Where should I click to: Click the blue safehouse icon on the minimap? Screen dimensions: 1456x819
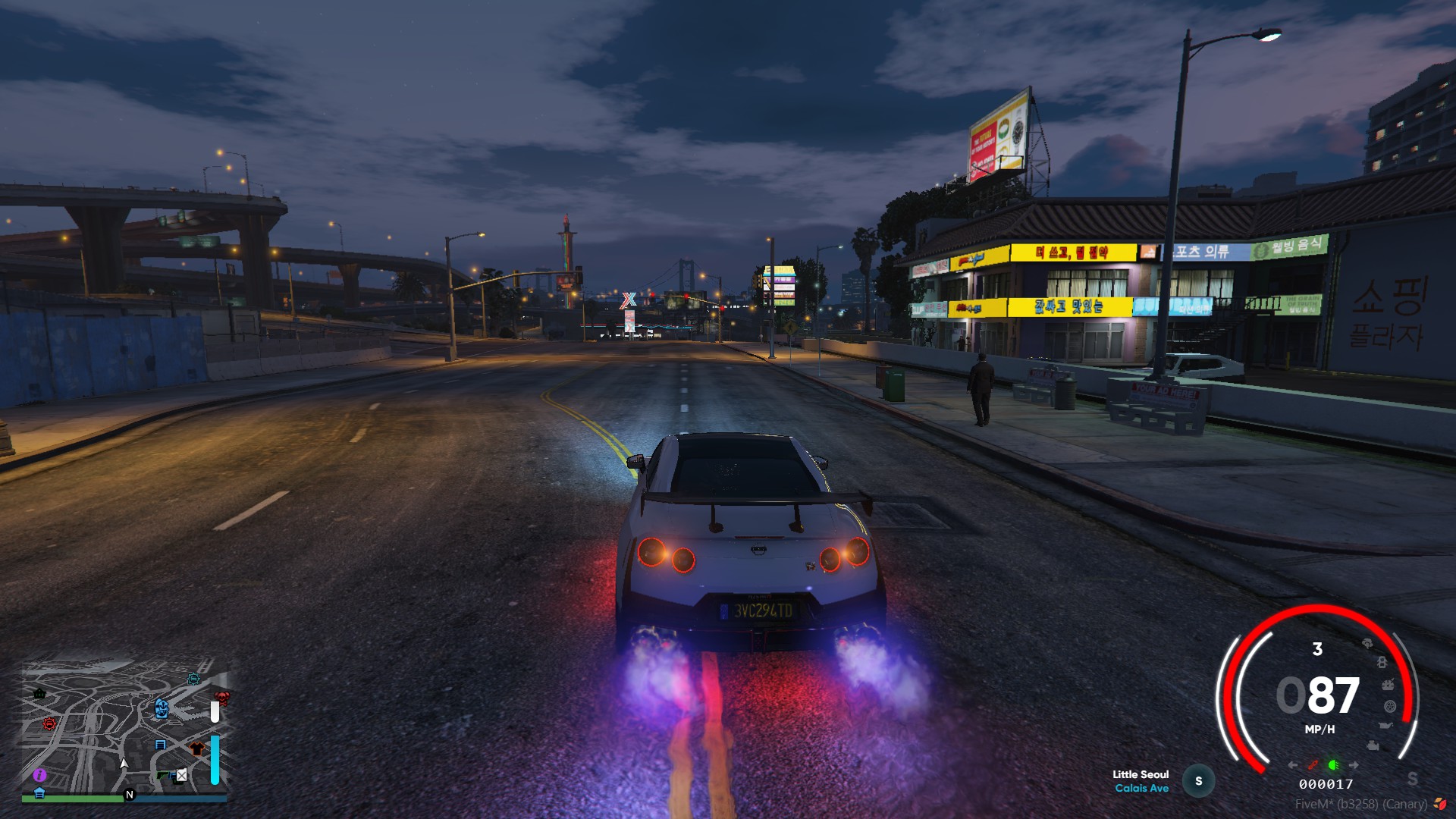point(39,793)
